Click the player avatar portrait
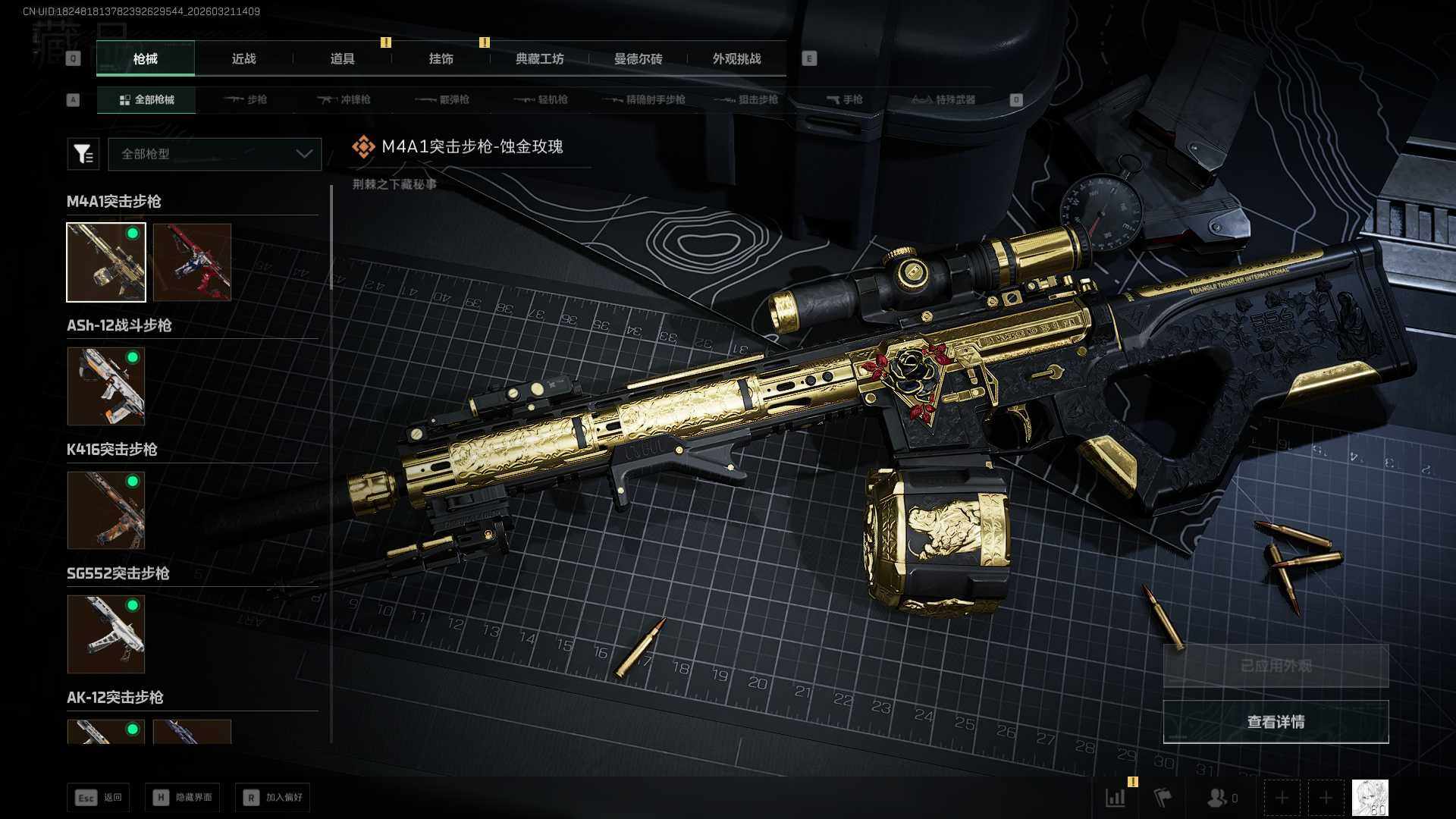The image size is (1456, 819). pyautogui.click(x=1370, y=798)
